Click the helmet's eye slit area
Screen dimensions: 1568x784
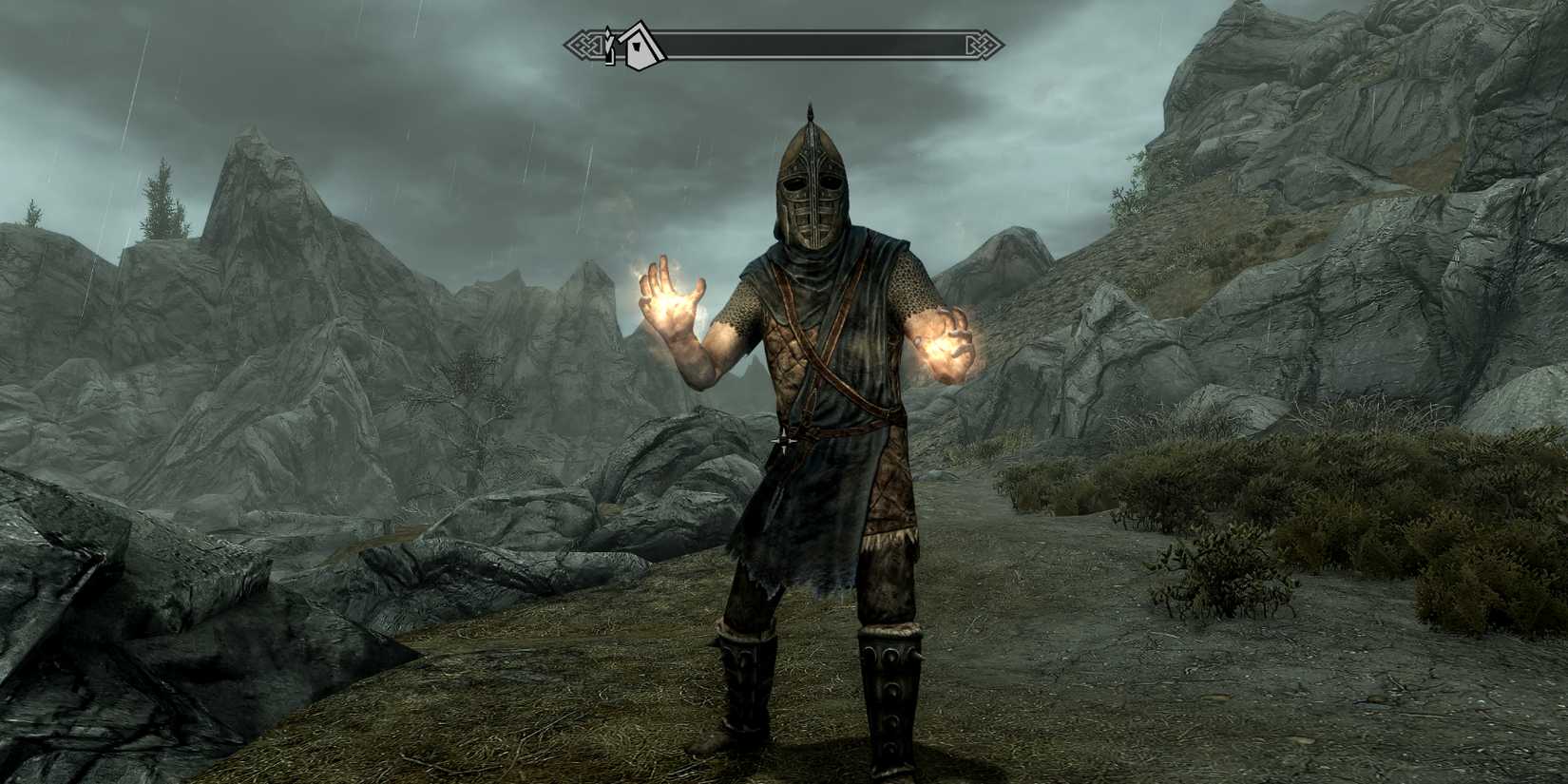(813, 183)
